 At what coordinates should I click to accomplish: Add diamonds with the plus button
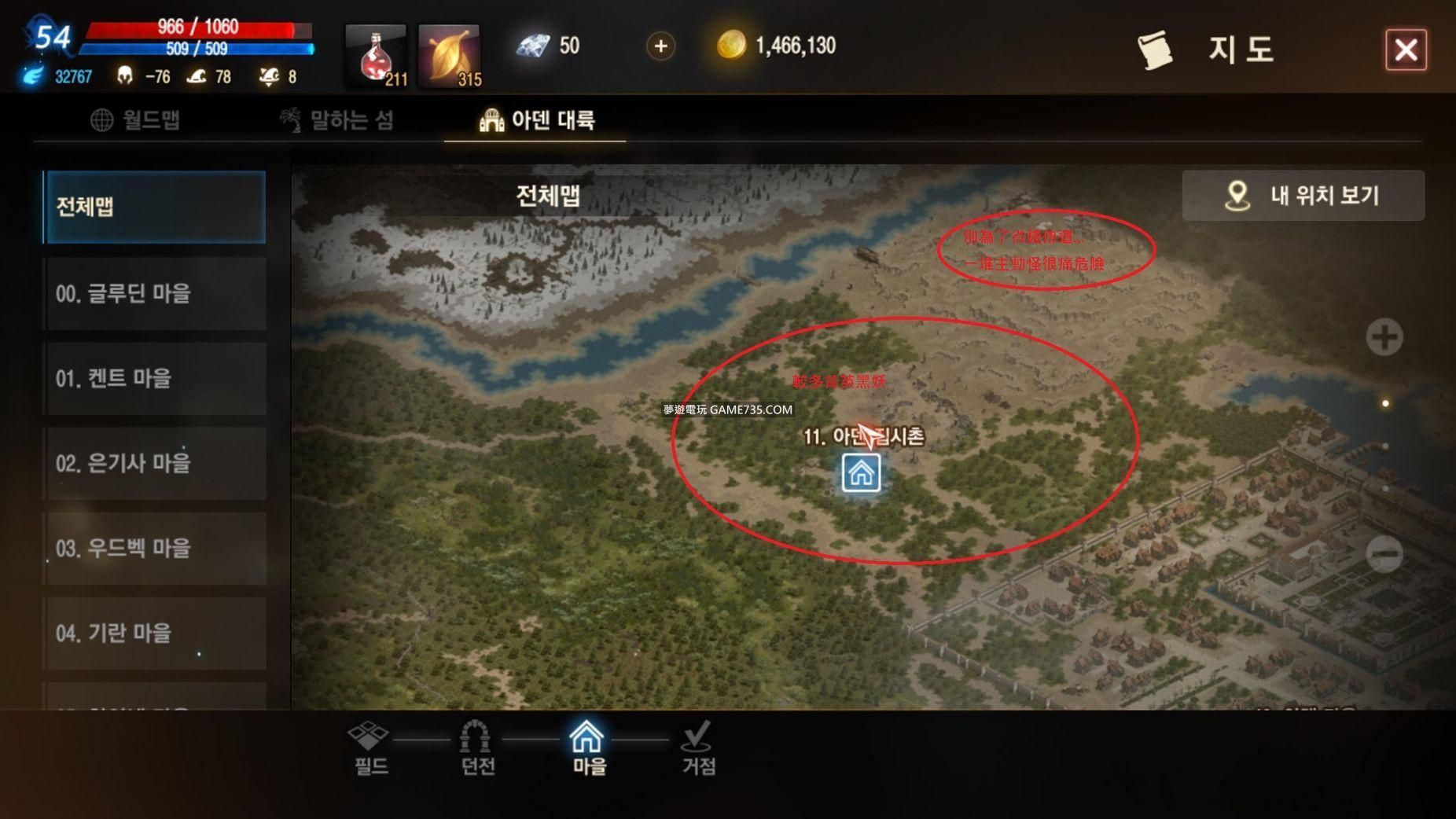pos(660,46)
